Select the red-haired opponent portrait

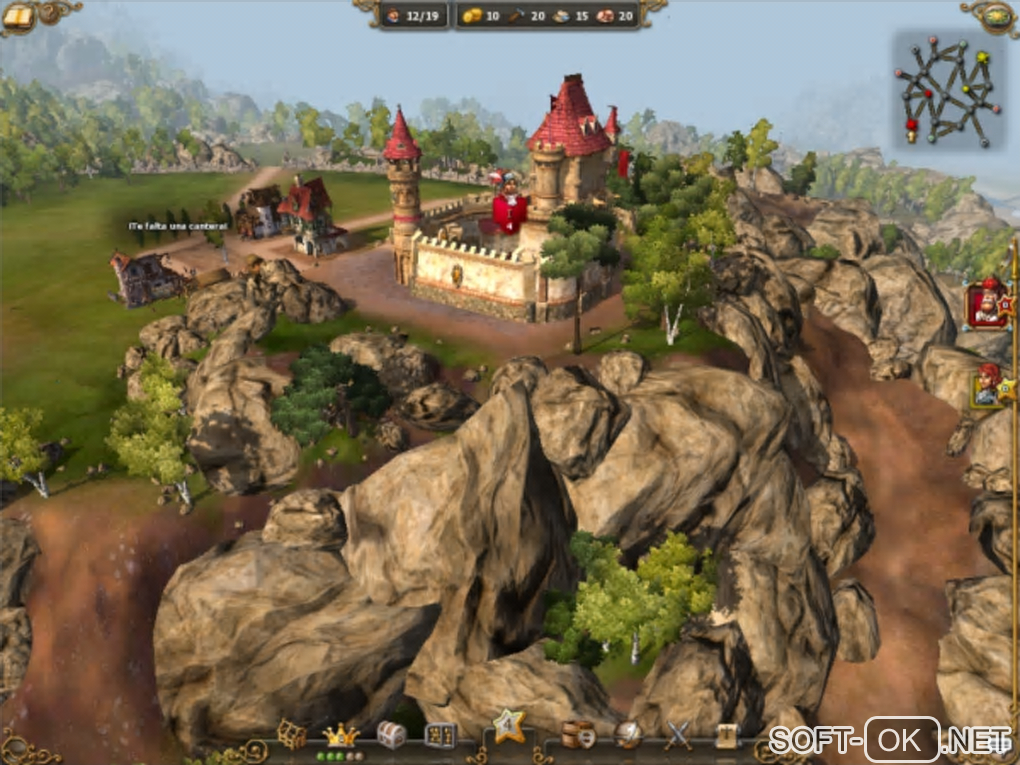[x=989, y=386]
